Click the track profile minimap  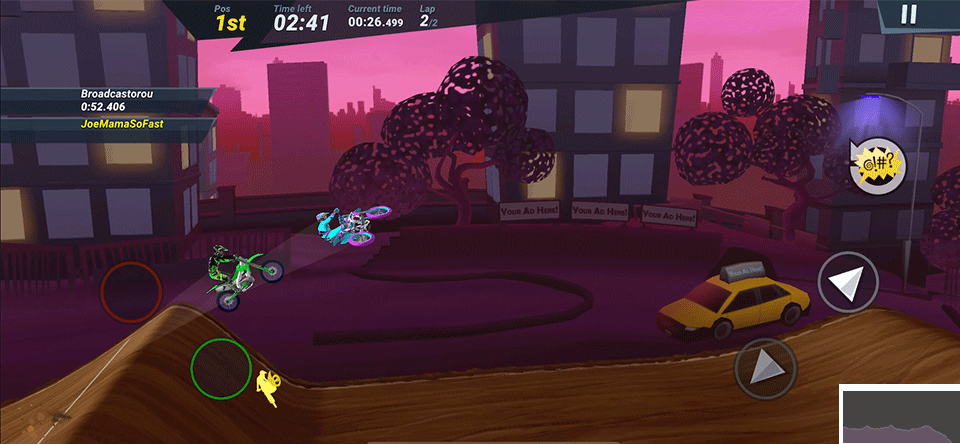tap(898, 414)
